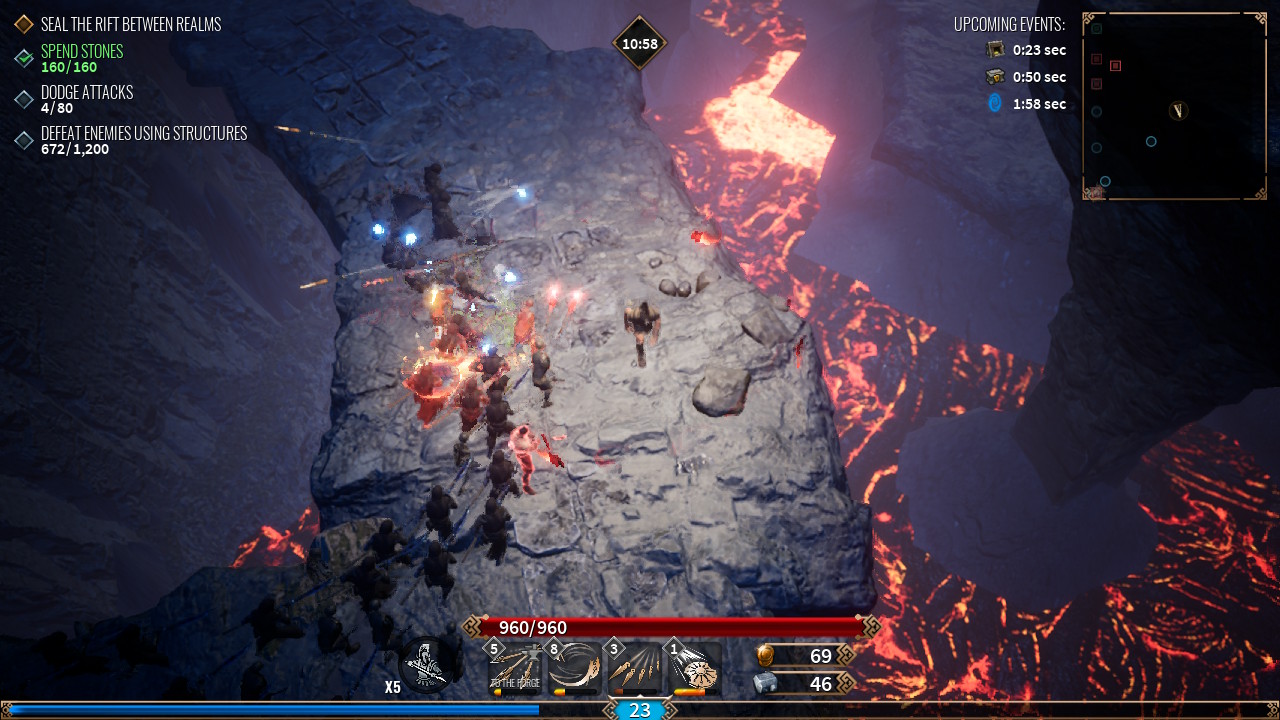This screenshot has width=1280, height=720.
Task: Click the blue portal upcoming event icon
Action: click(995, 103)
